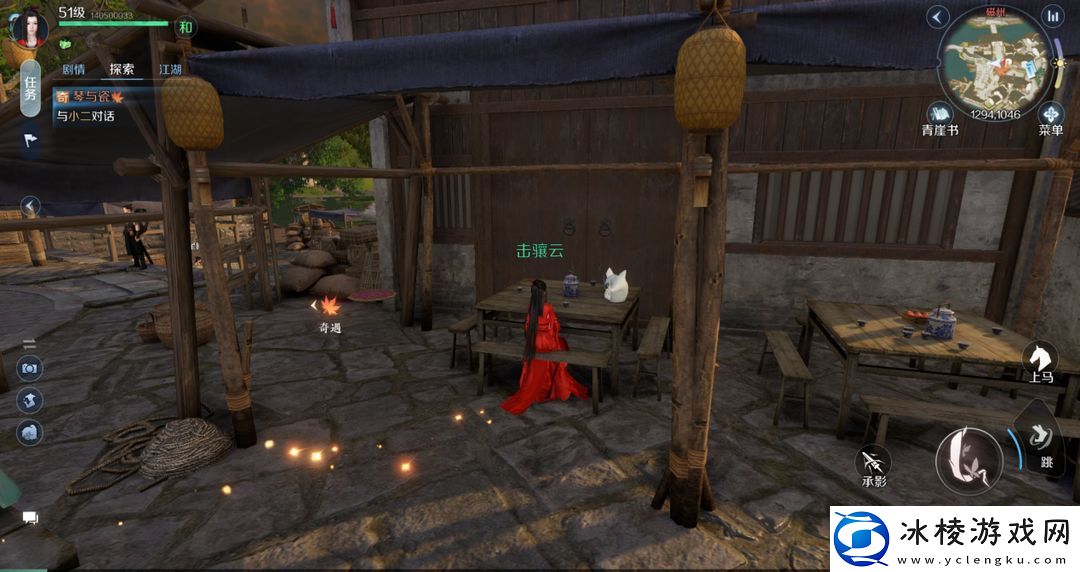Activate the 承影 skill

tap(874, 462)
